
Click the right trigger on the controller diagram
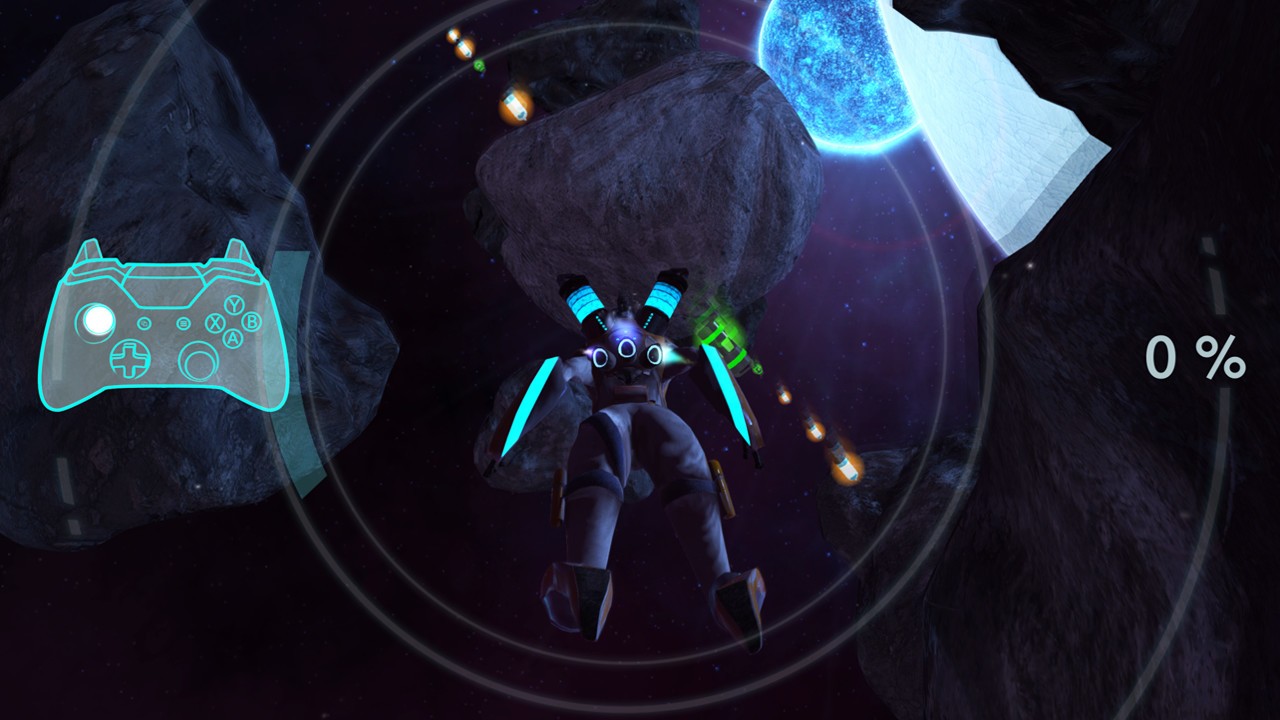pos(236,248)
